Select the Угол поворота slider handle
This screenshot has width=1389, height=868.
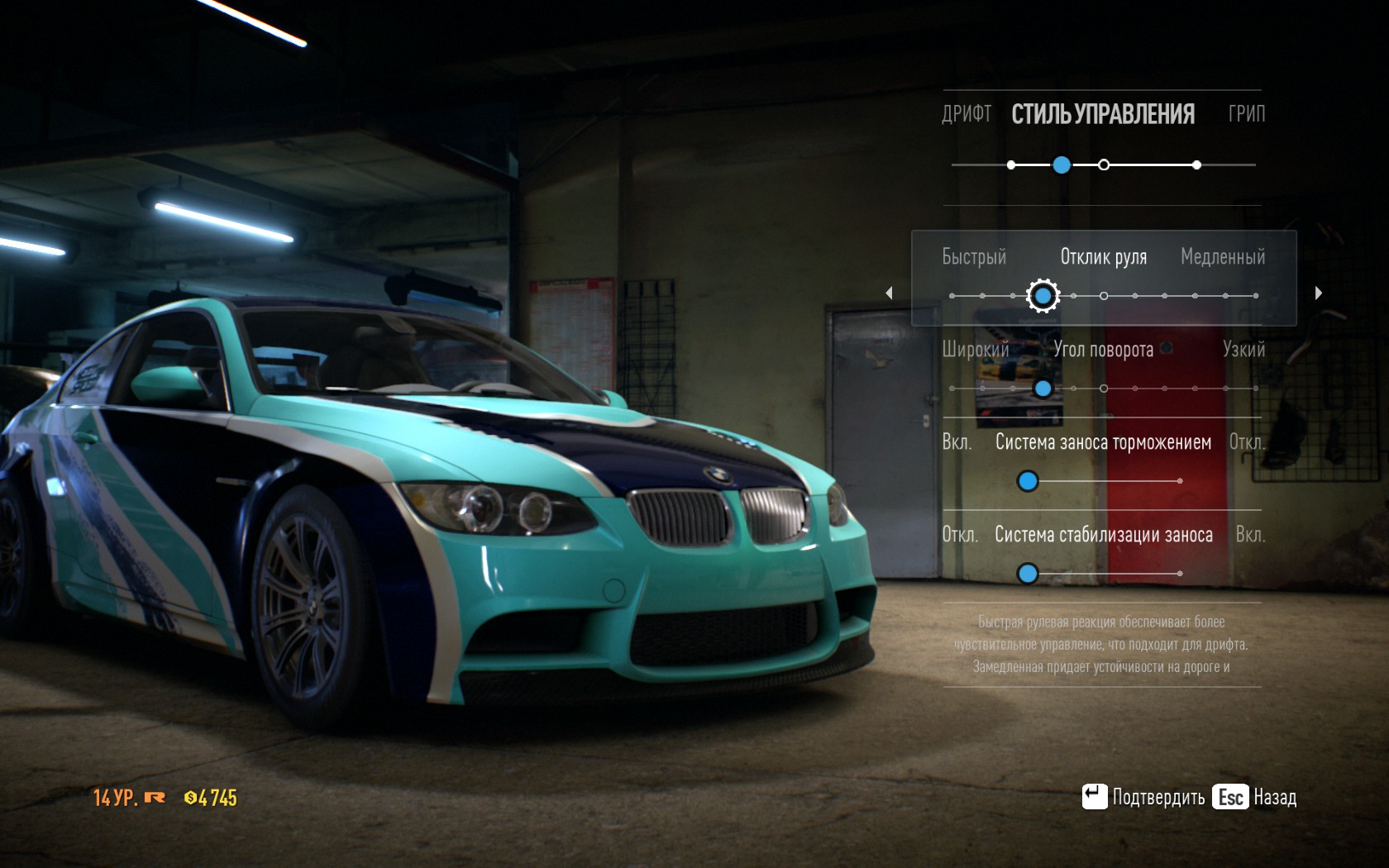pos(1043,389)
